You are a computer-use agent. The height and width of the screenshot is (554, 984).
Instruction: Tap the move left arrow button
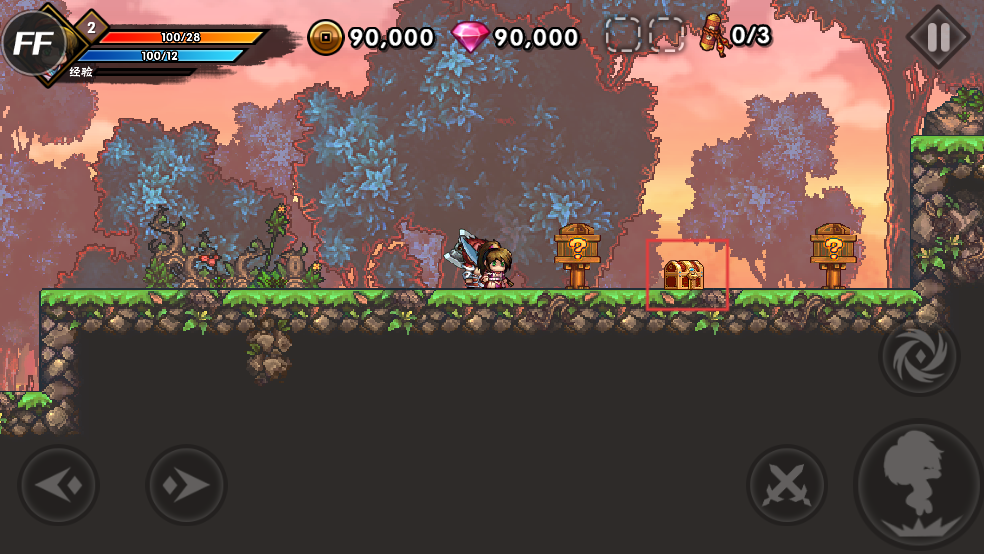pos(58,486)
